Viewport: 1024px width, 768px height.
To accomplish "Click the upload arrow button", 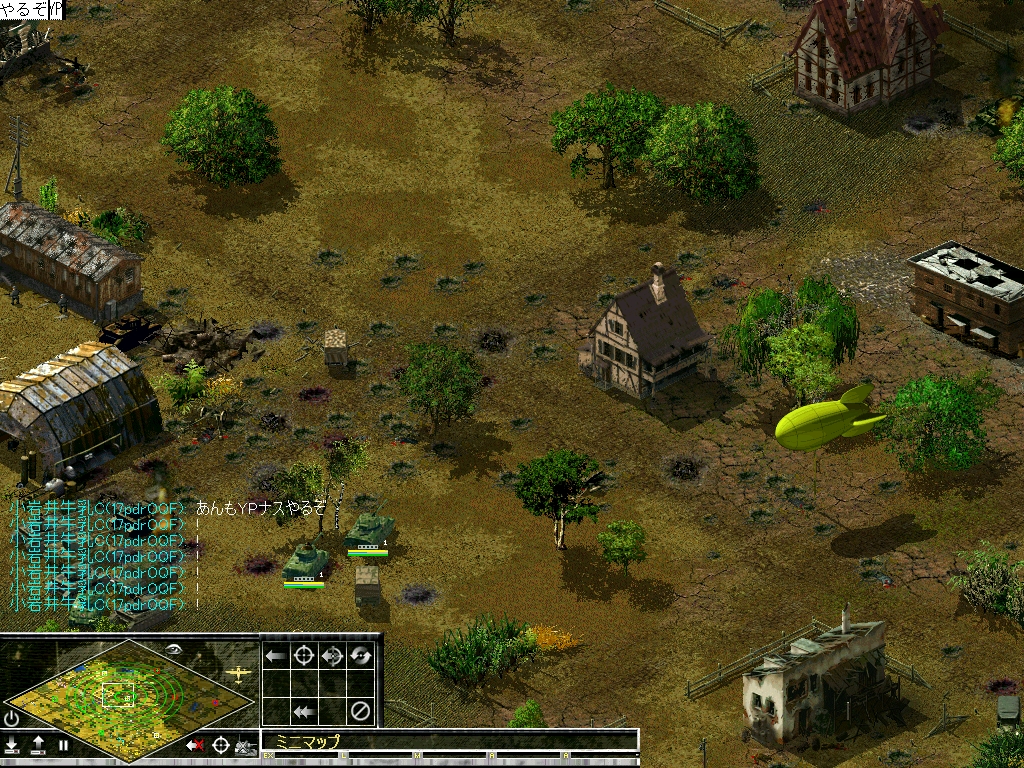I will 38,744.
